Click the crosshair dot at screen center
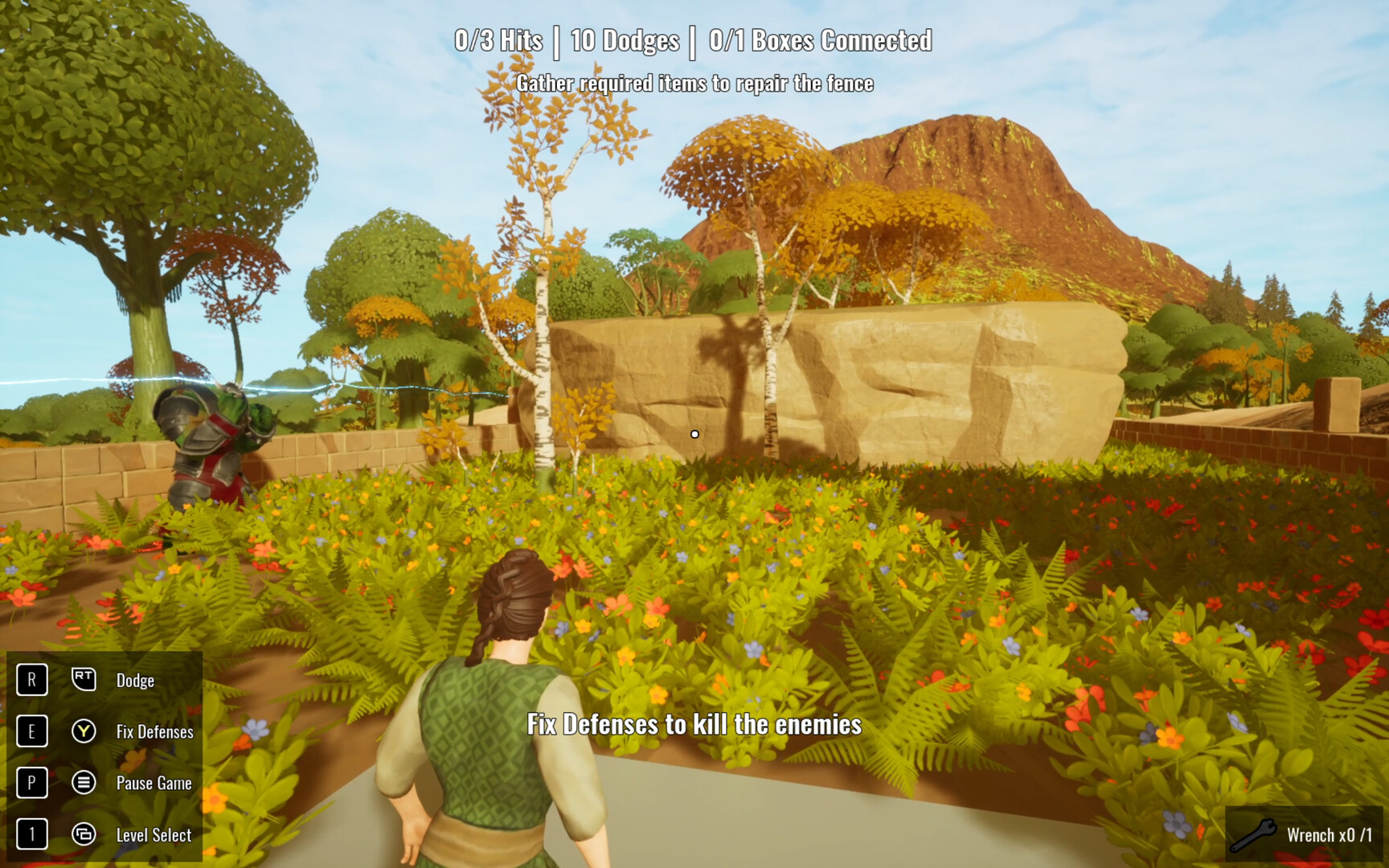 (694, 432)
